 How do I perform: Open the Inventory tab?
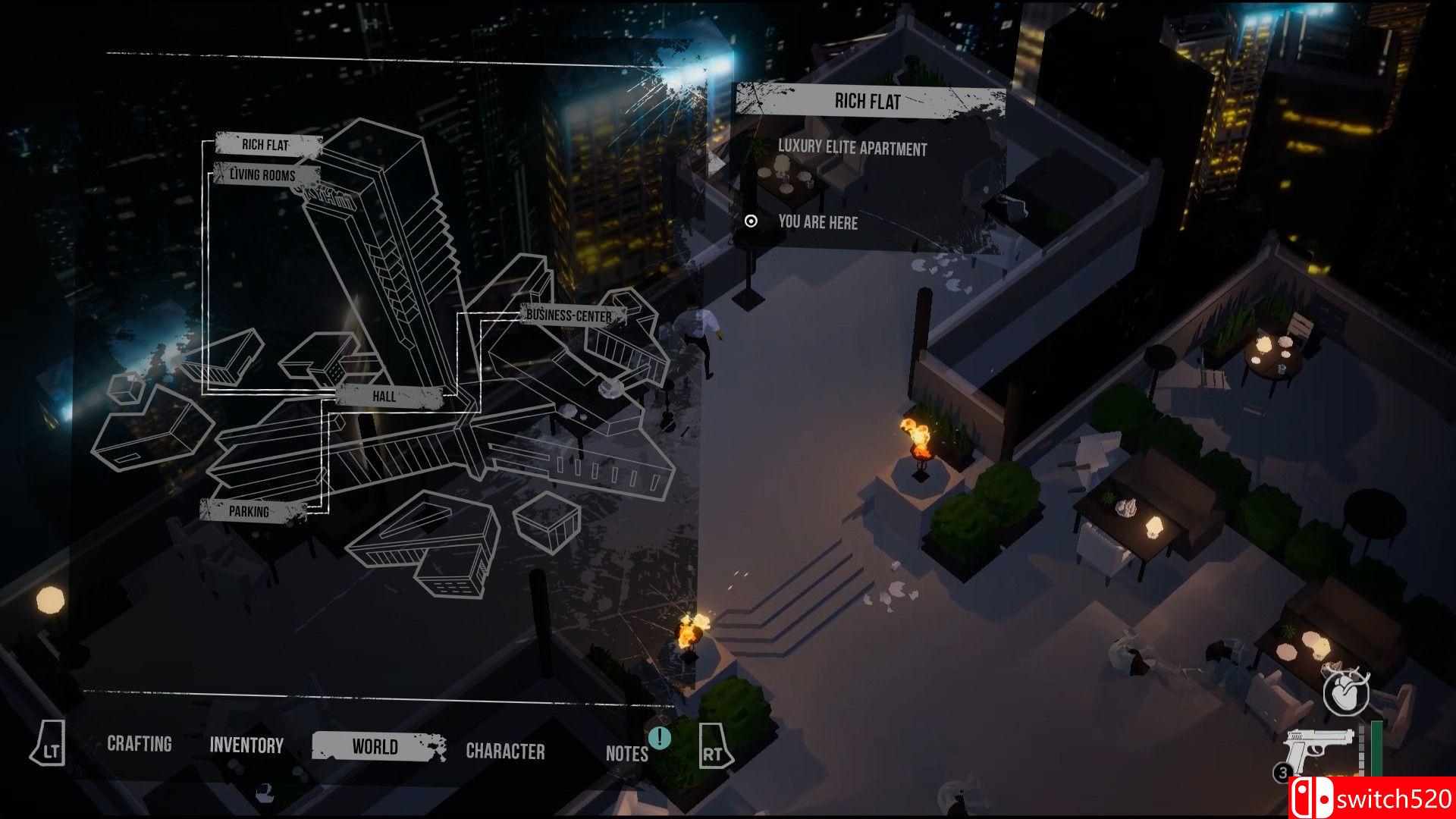pyautogui.click(x=246, y=745)
